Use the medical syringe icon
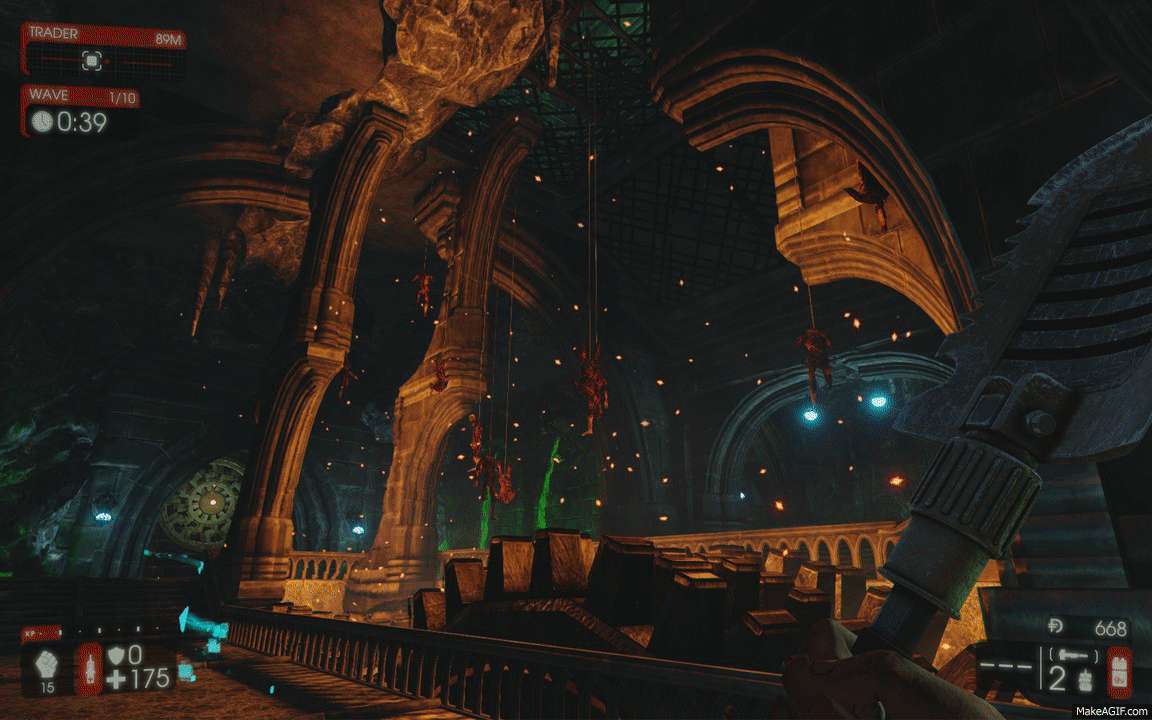The height and width of the screenshot is (720, 1152). [90, 668]
